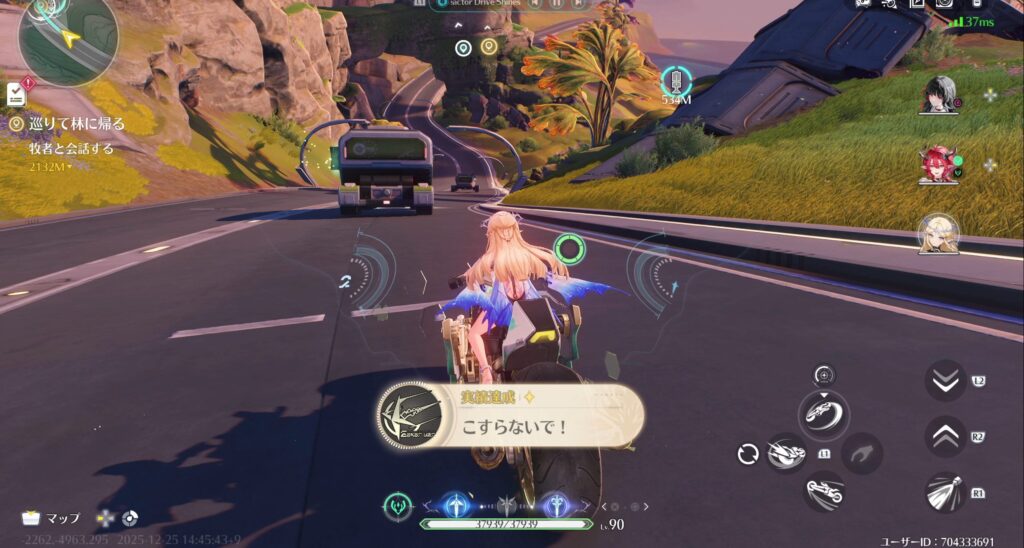Select the tracked quest 巡りて林に帰る
This screenshot has height=548, width=1024.
(68, 125)
